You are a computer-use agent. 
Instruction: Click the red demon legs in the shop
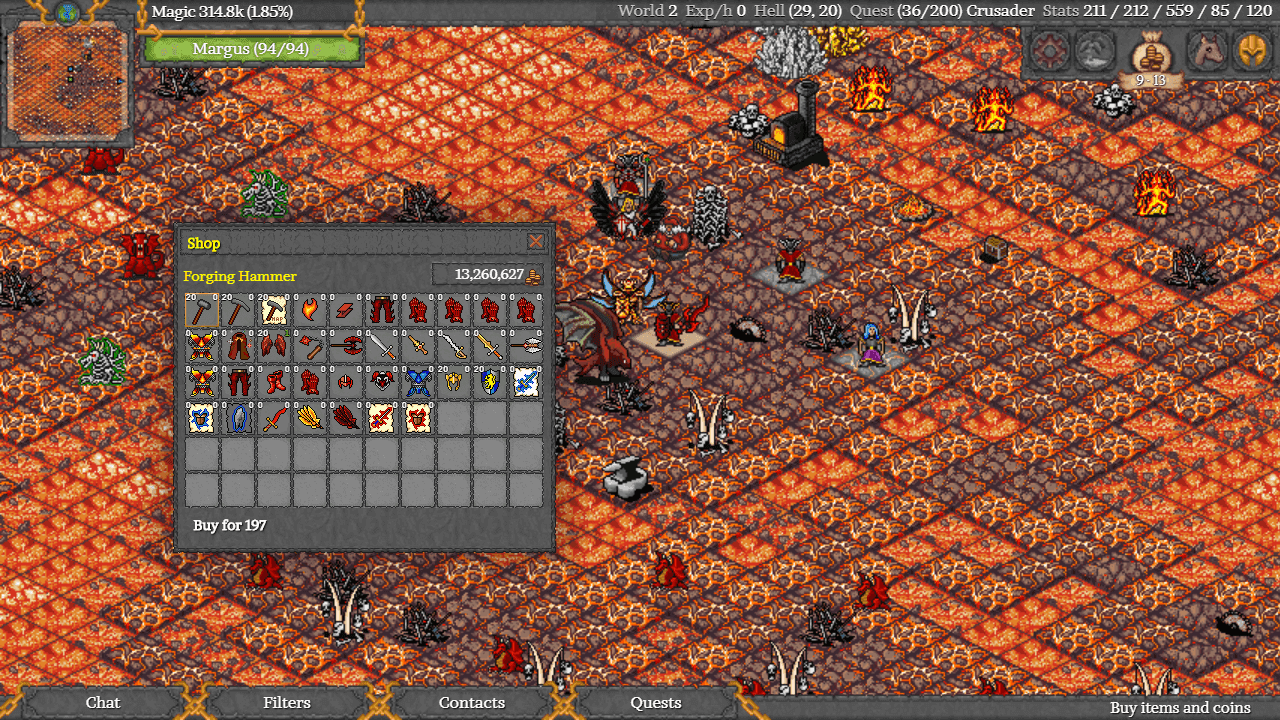[381, 309]
